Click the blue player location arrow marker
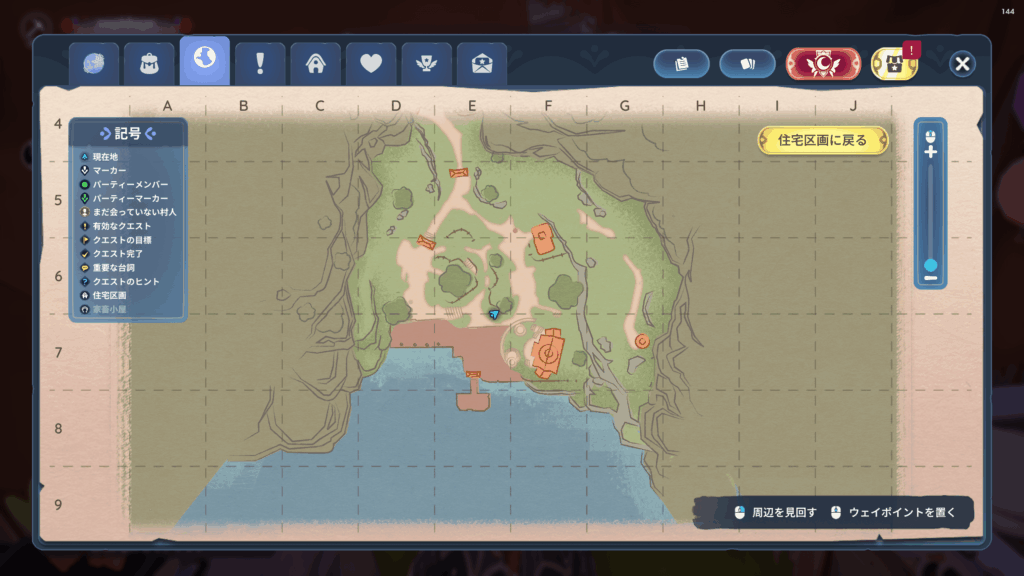 494,314
